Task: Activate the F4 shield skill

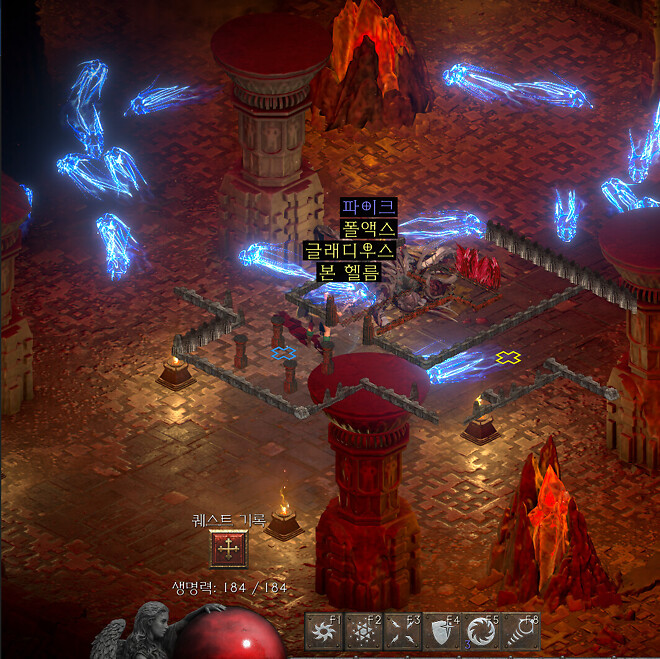Action: [442, 632]
